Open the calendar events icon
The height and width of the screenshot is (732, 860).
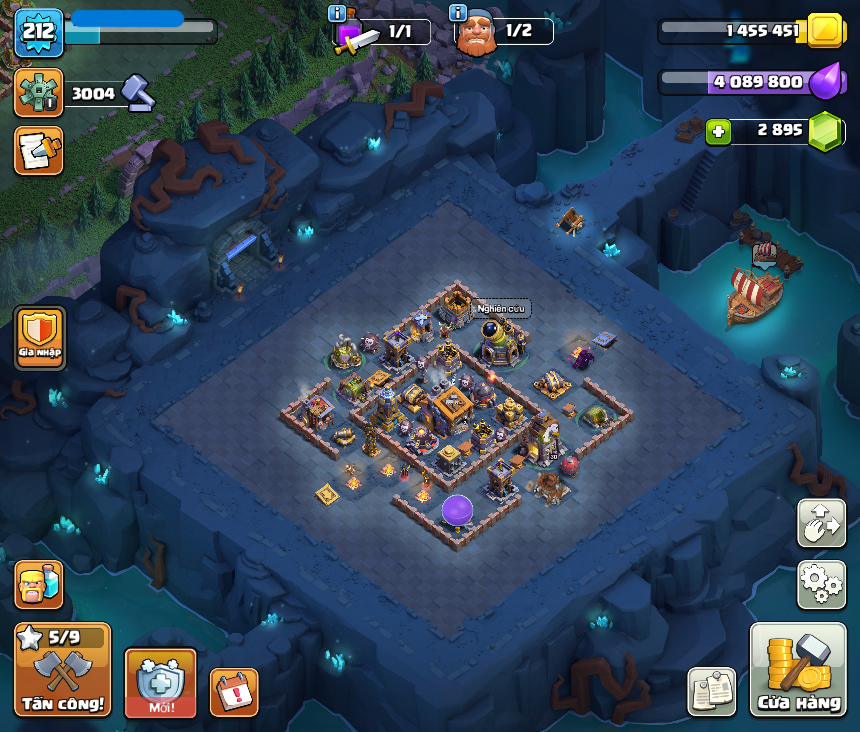coord(234,691)
